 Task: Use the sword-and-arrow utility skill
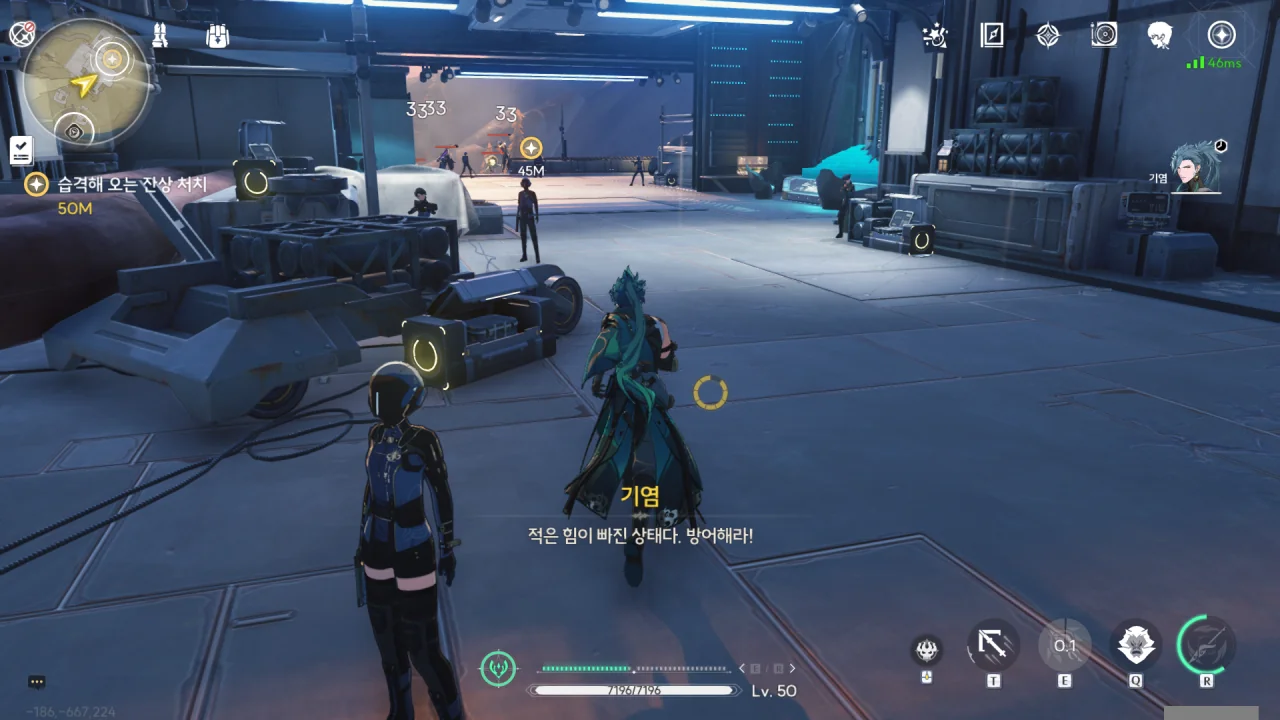[x=993, y=646]
